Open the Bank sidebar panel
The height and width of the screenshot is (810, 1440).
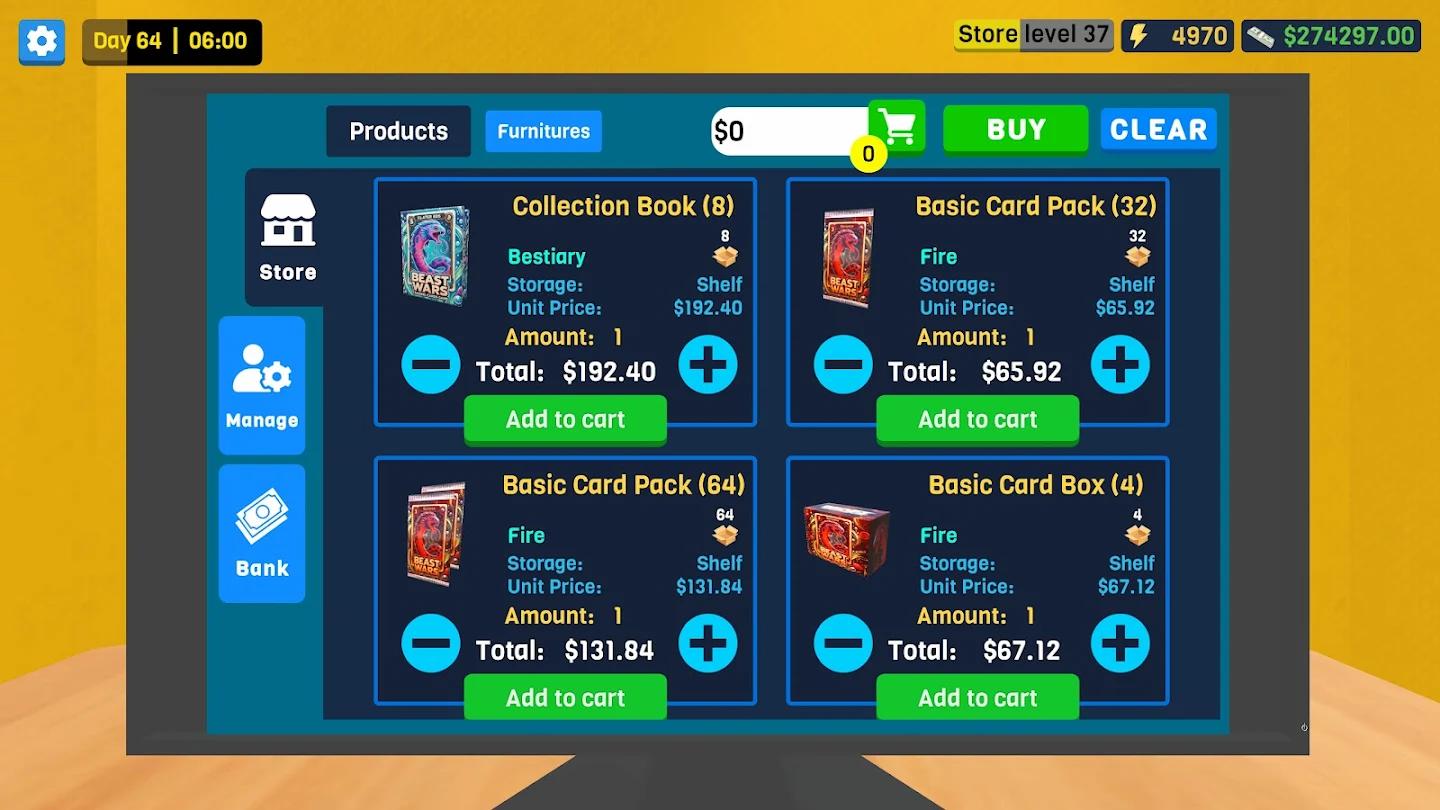click(x=261, y=533)
